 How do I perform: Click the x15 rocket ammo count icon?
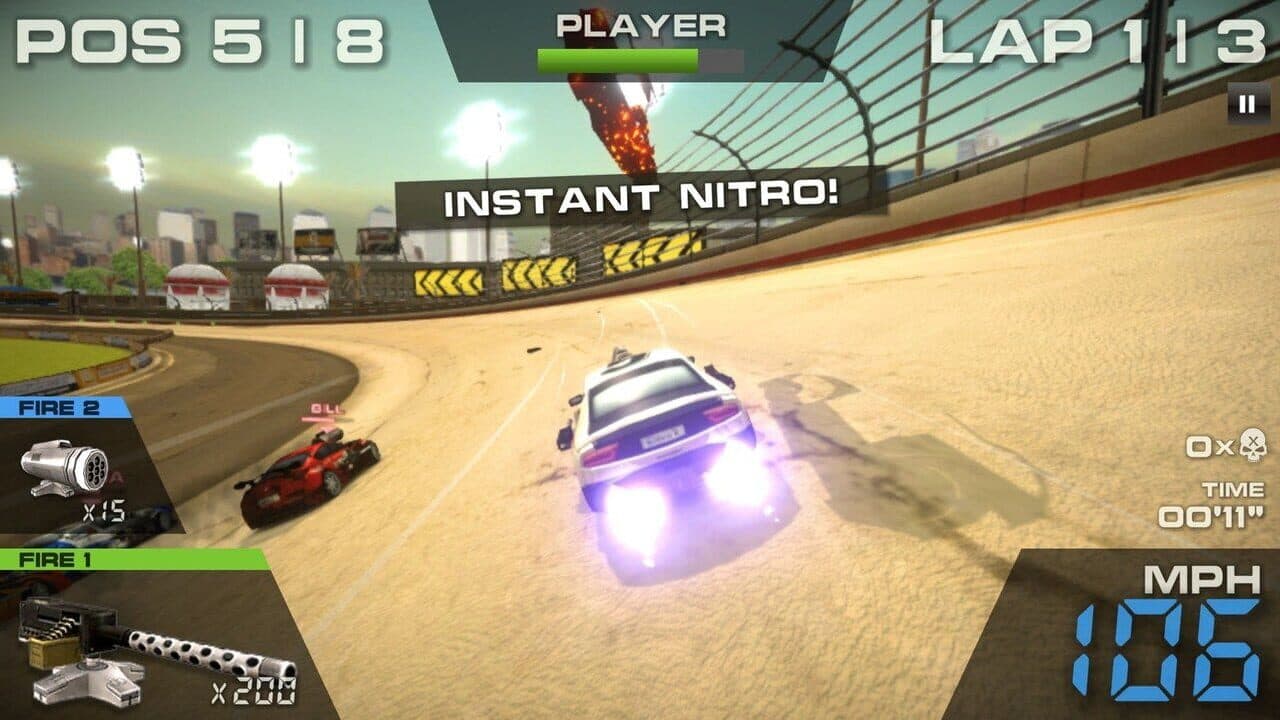click(103, 508)
